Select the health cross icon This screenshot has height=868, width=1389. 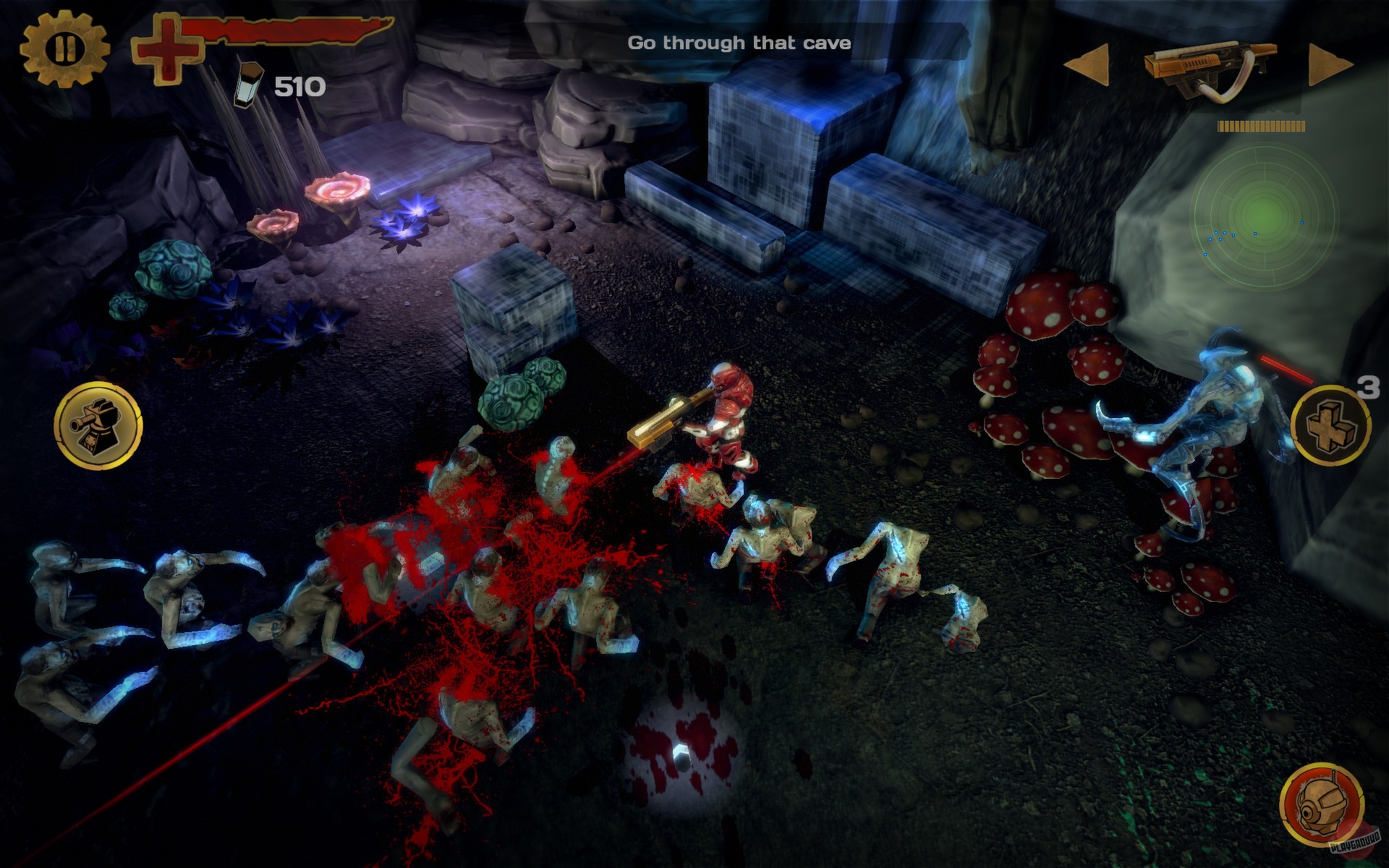click(x=166, y=51)
